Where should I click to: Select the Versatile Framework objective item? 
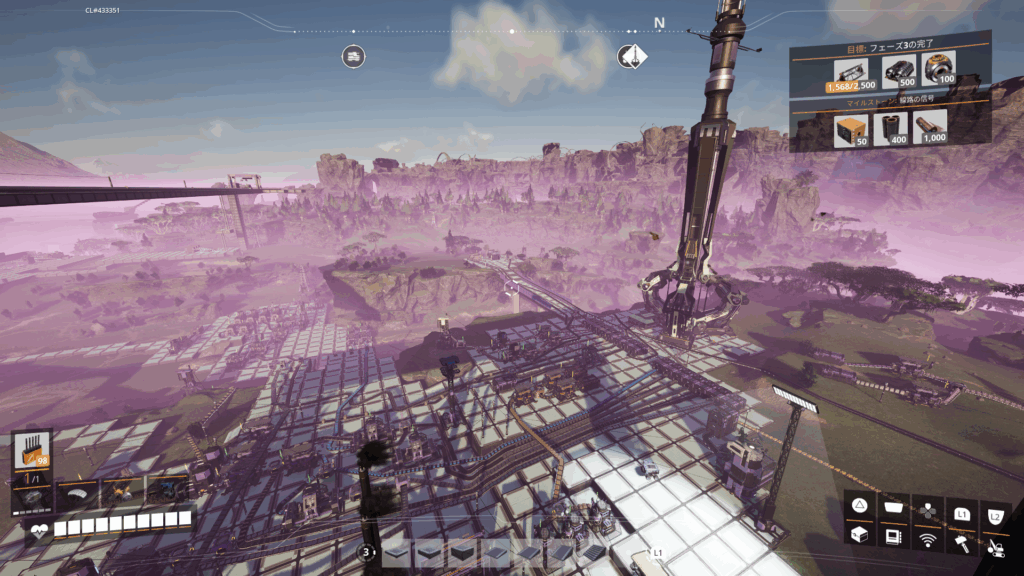(x=848, y=72)
